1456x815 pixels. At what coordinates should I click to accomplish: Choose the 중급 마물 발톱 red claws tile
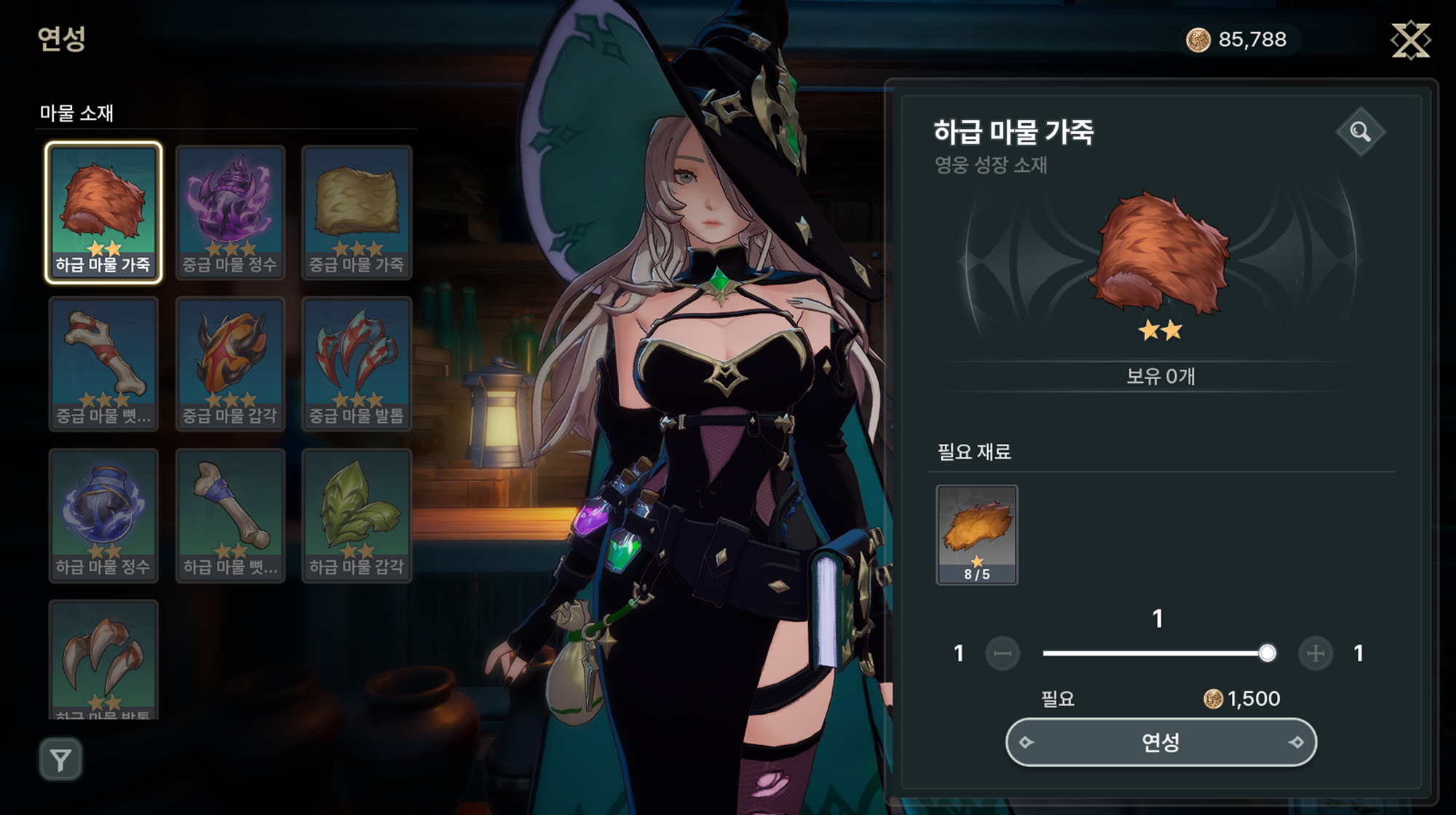tap(357, 363)
